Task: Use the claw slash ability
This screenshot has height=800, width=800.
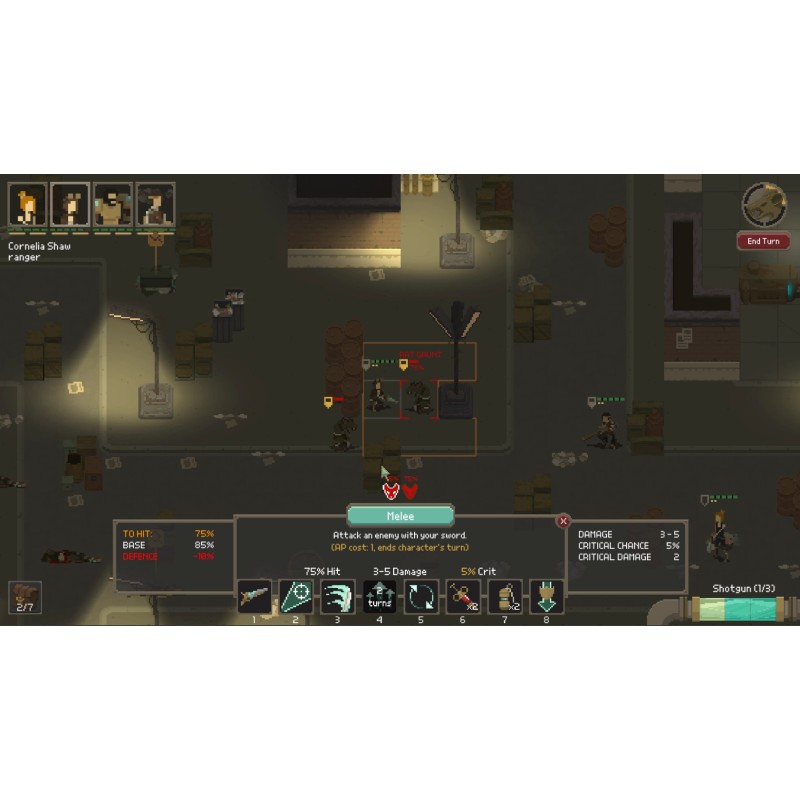Action: pyautogui.click(x=338, y=597)
